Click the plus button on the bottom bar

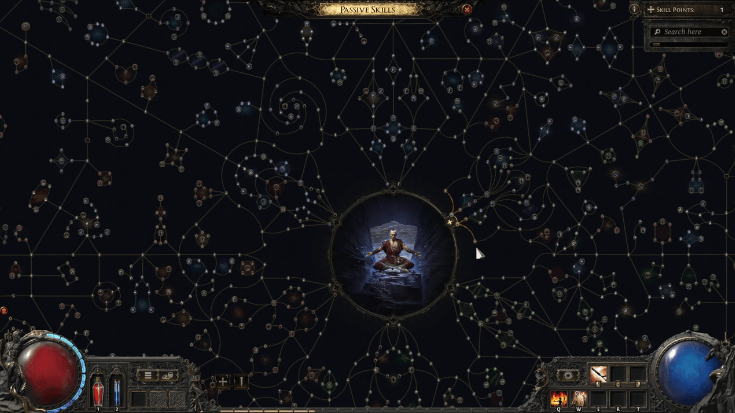coord(223,381)
